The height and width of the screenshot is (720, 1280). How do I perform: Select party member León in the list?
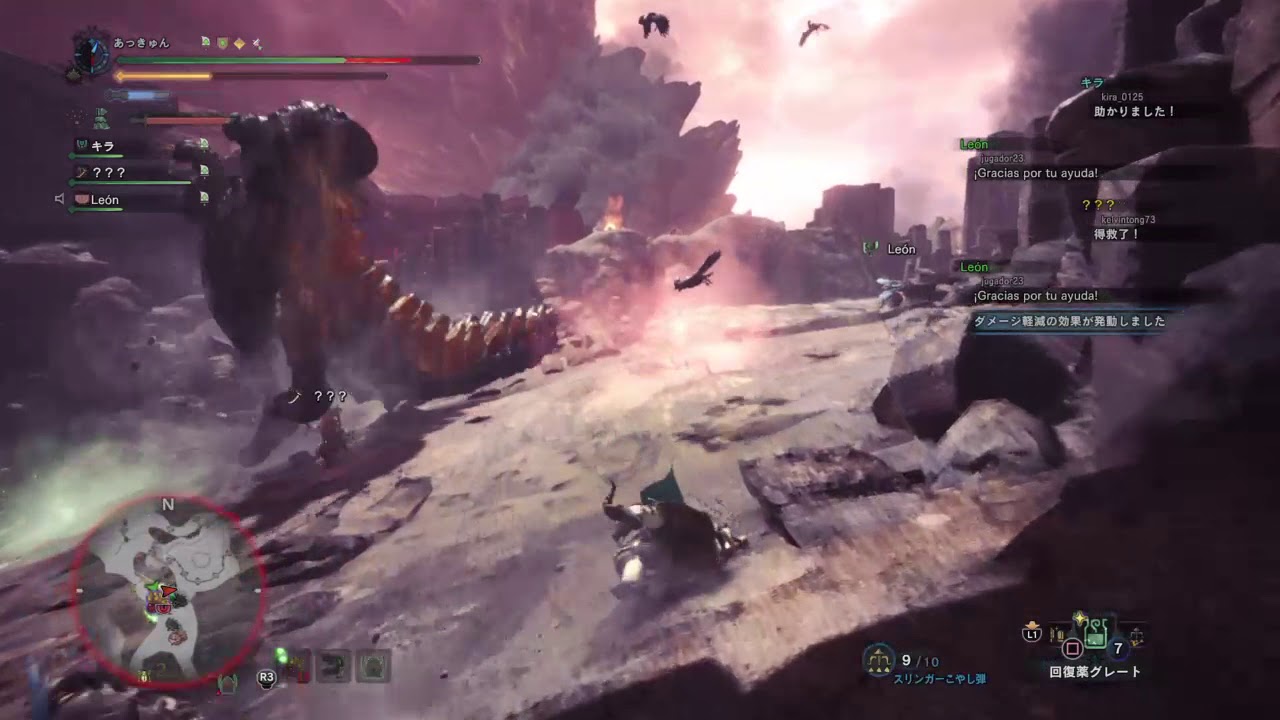pos(104,200)
